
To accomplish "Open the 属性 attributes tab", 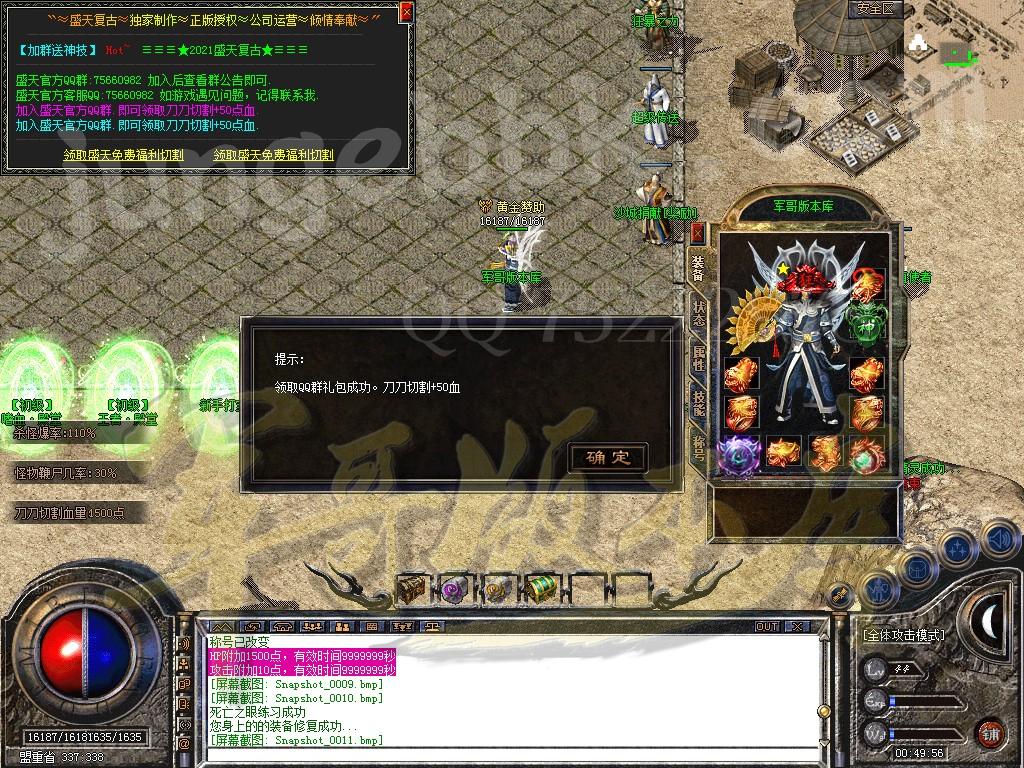I will point(698,358).
